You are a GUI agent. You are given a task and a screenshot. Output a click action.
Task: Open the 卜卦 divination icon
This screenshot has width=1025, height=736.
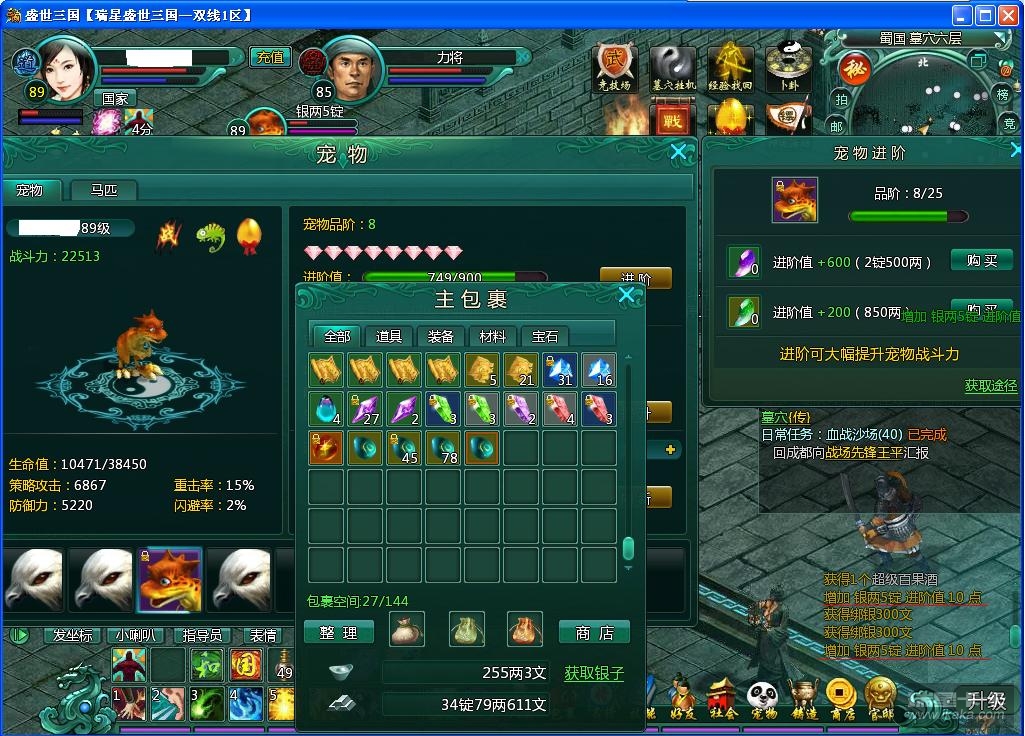pos(789,66)
